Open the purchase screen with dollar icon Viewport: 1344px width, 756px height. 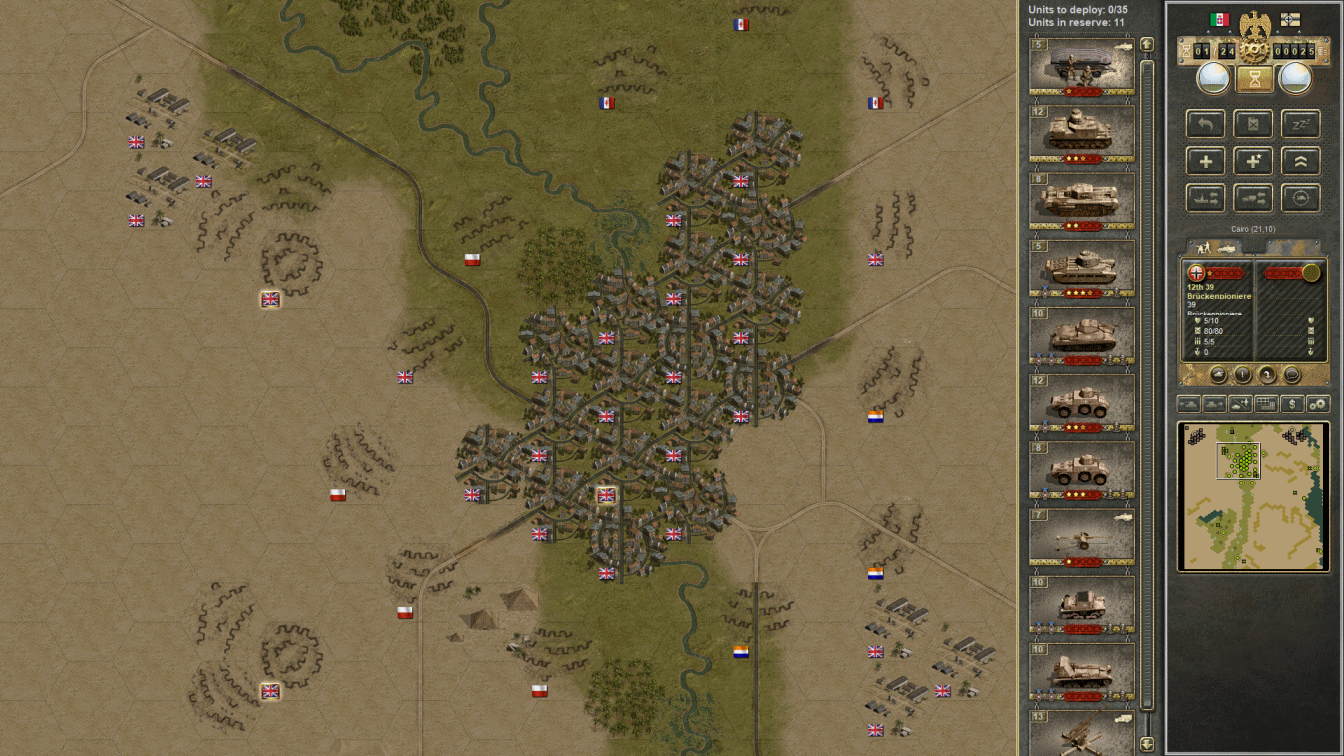coord(1291,403)
